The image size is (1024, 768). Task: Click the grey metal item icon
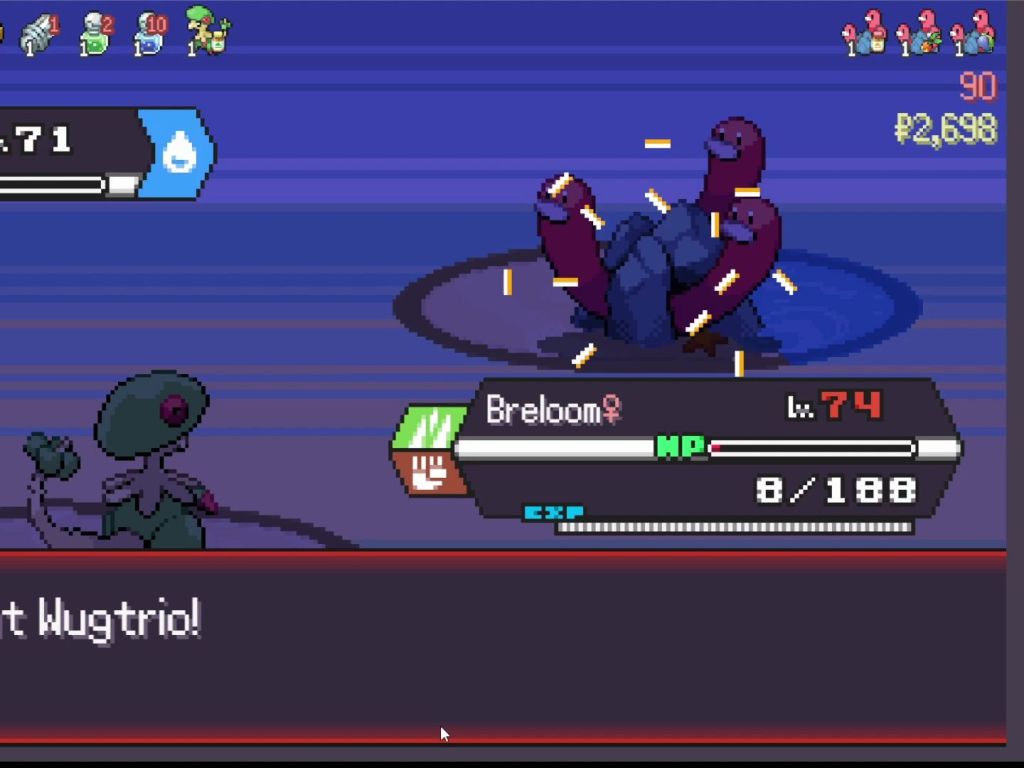pos(40,34)
